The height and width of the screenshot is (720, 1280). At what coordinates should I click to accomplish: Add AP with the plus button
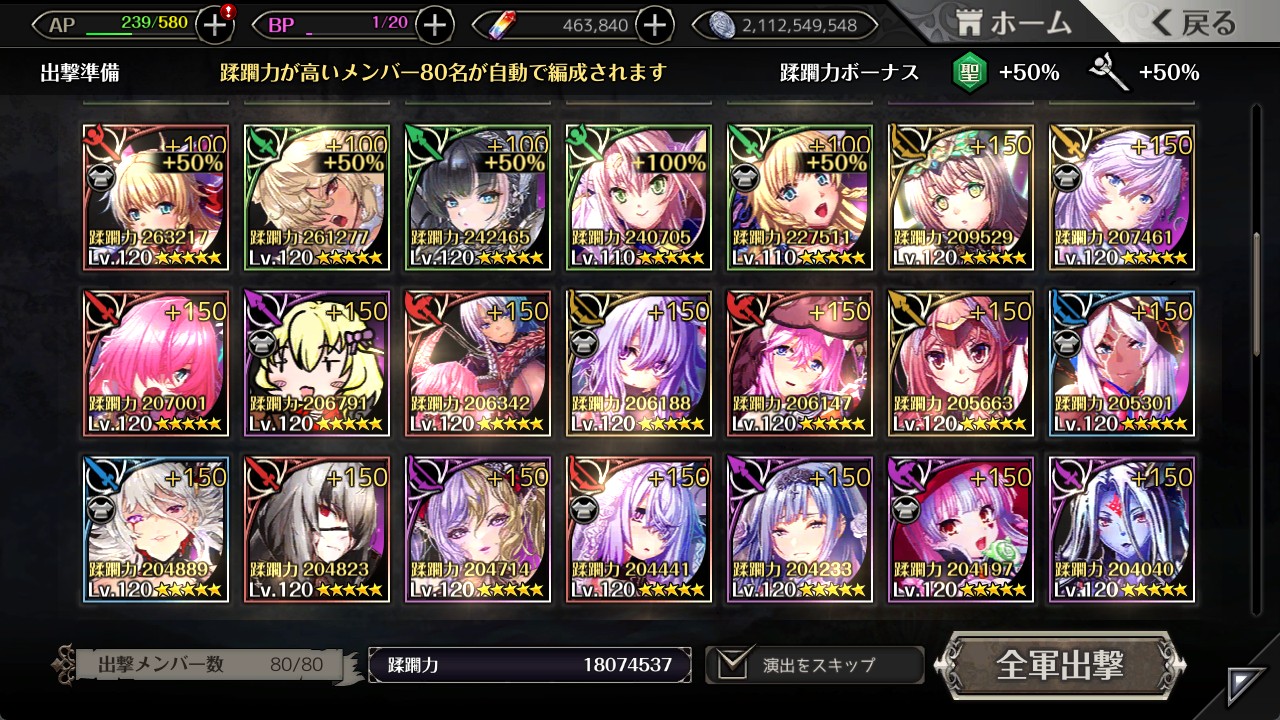(215, 25)
